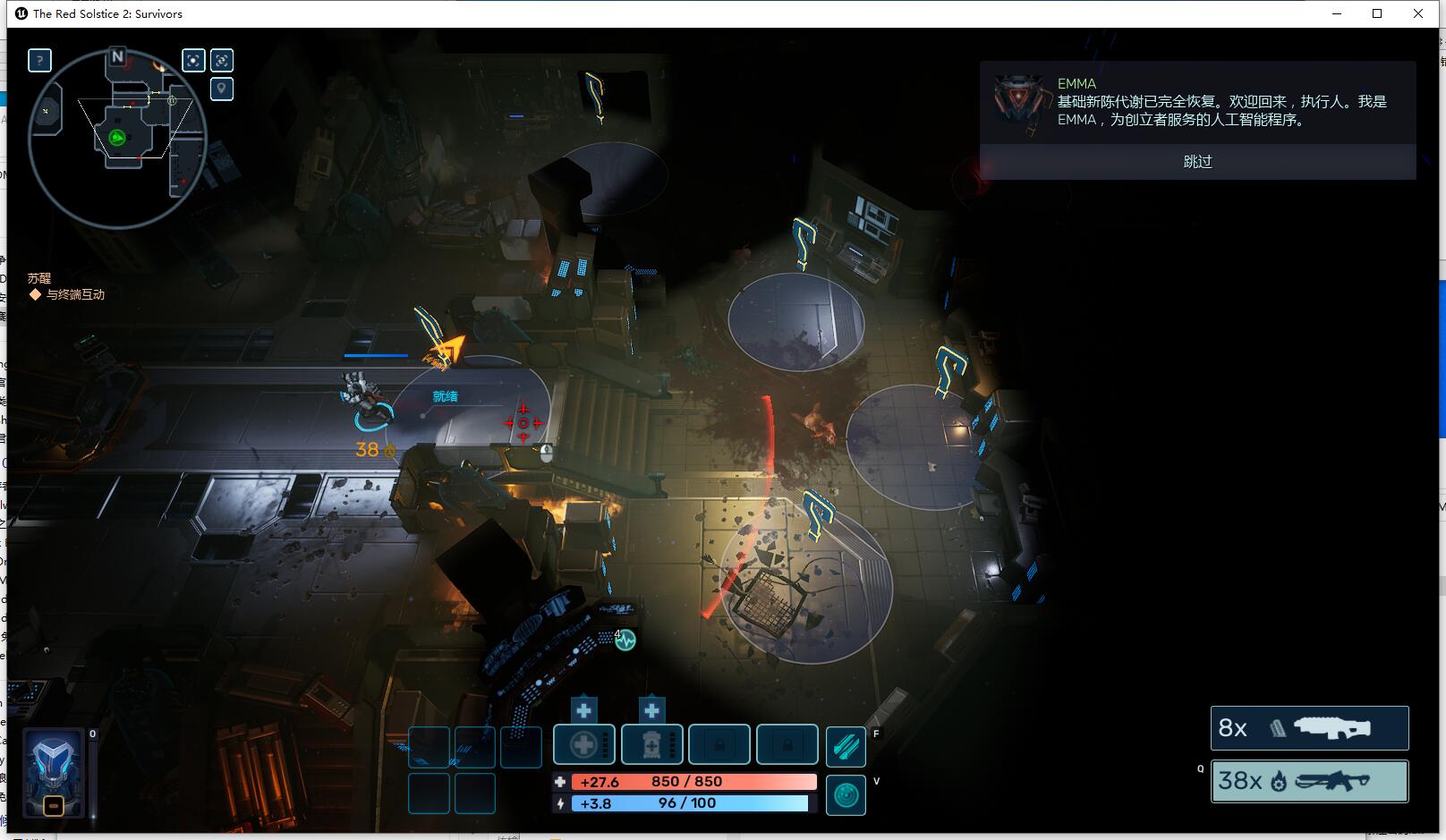
Task: Skip EMMA's dialogue with 跳过
Action: (x=1197, y=162)
